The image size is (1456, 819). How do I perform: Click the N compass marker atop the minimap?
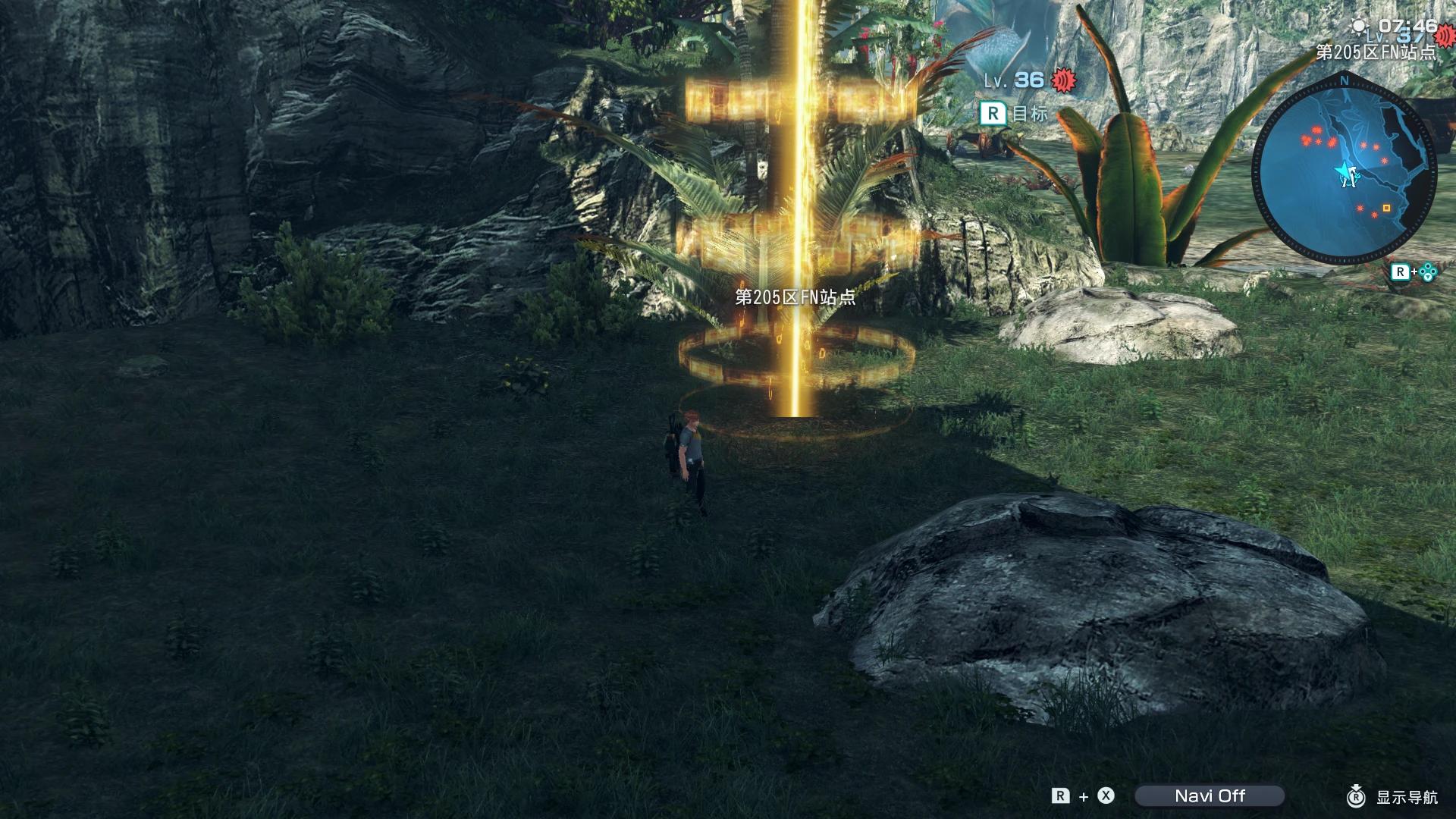[1343, 79]
